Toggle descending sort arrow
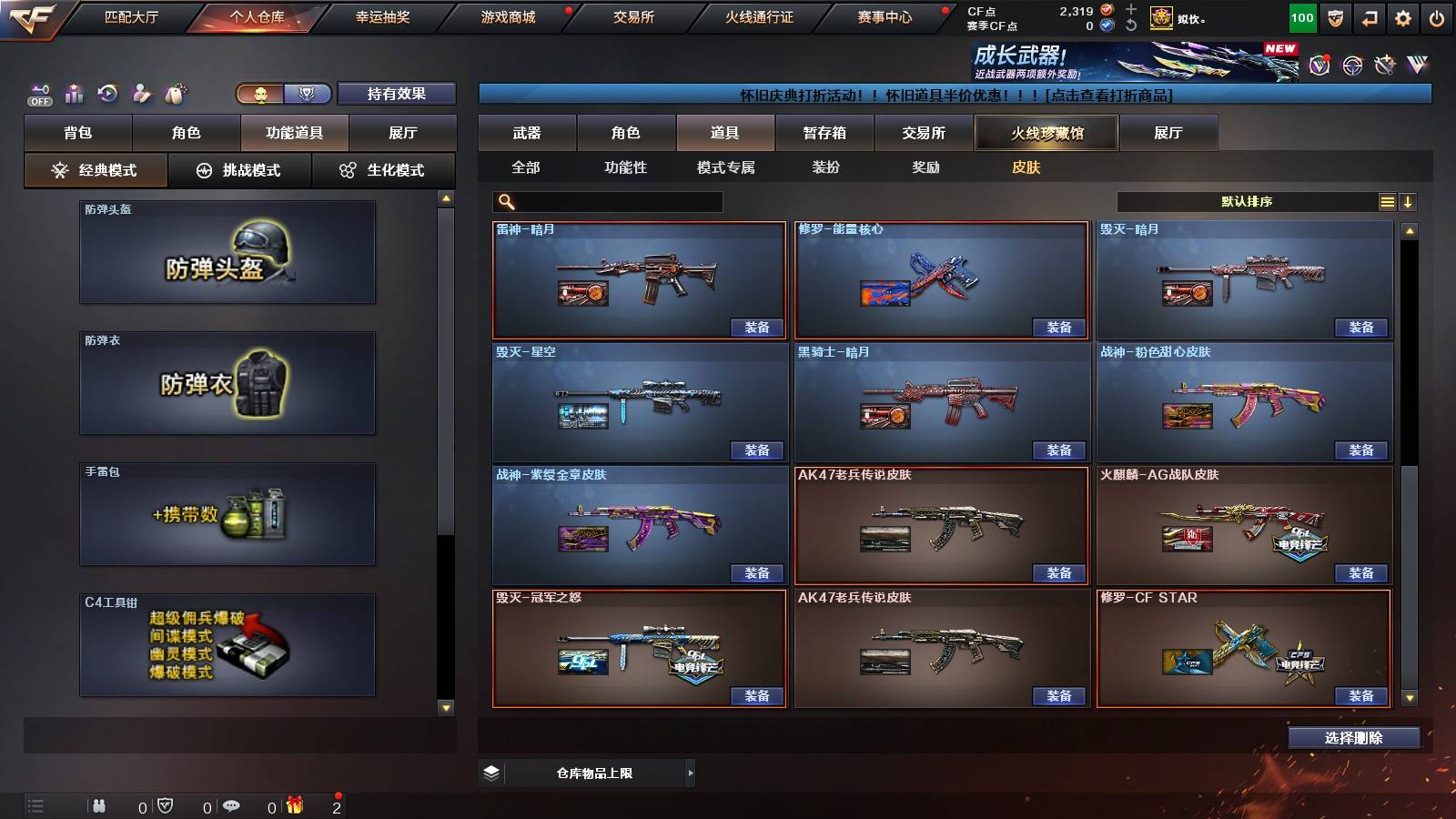This screenshot has width=1456, height=819. pos(1410,201)
